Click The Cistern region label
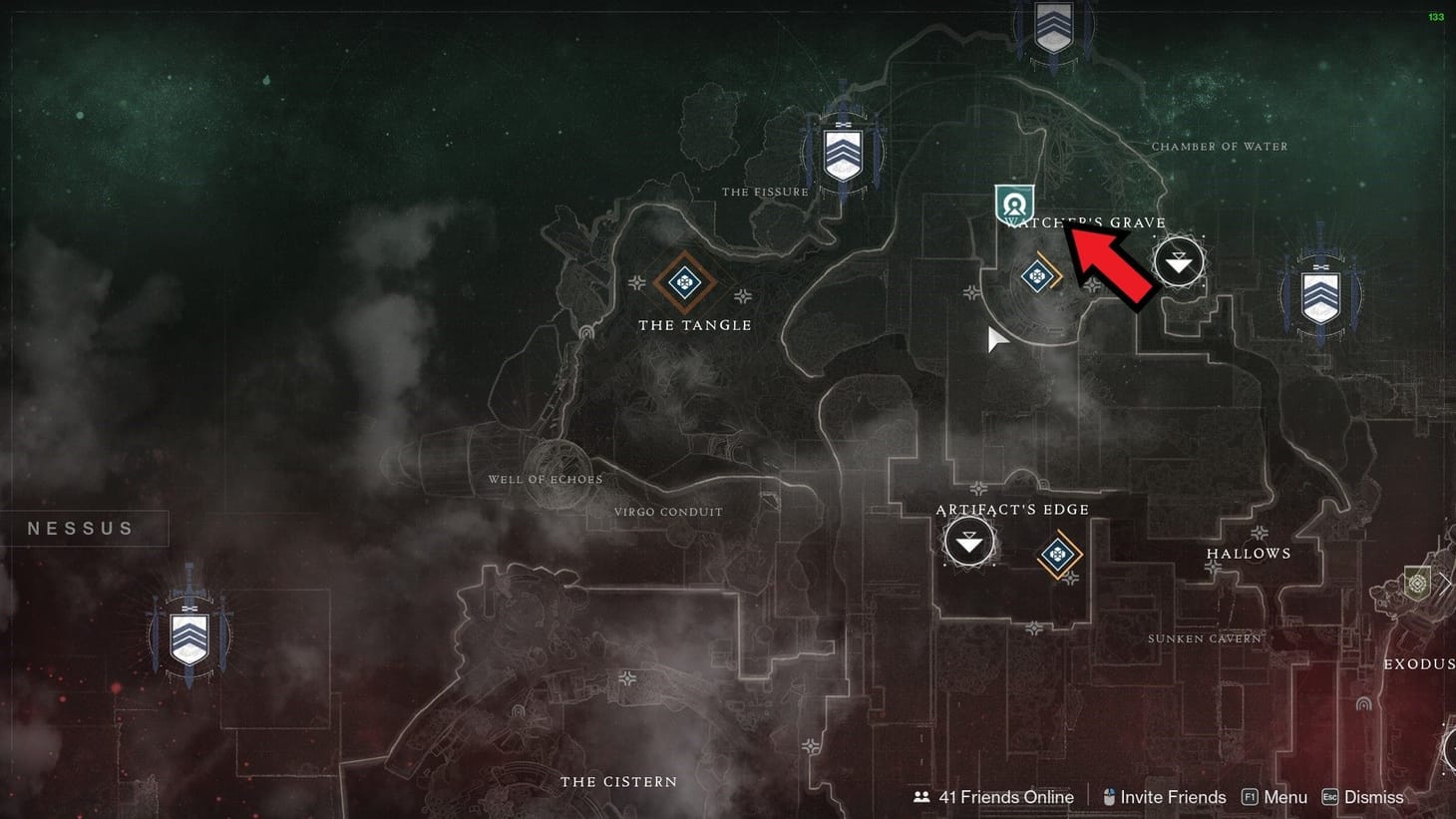The image size is (1456, 819). (x=619, y=782)
